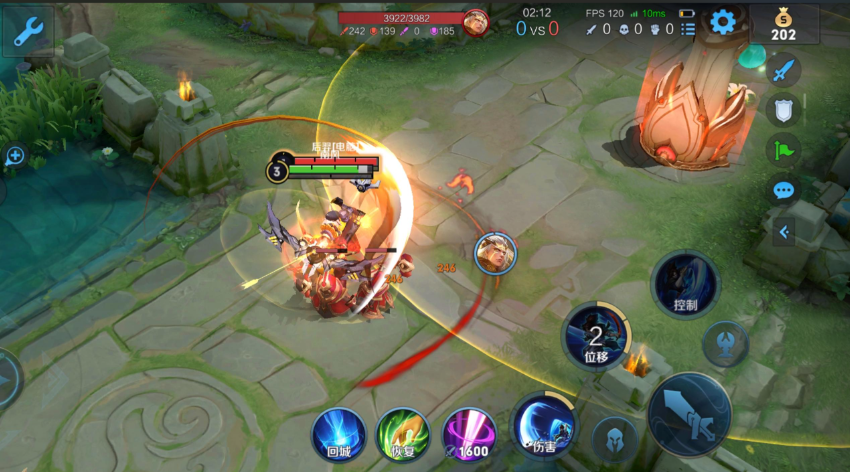Click the magnifier zoom-in button
The height and width of the screenshot is (472, 850).
14,156
